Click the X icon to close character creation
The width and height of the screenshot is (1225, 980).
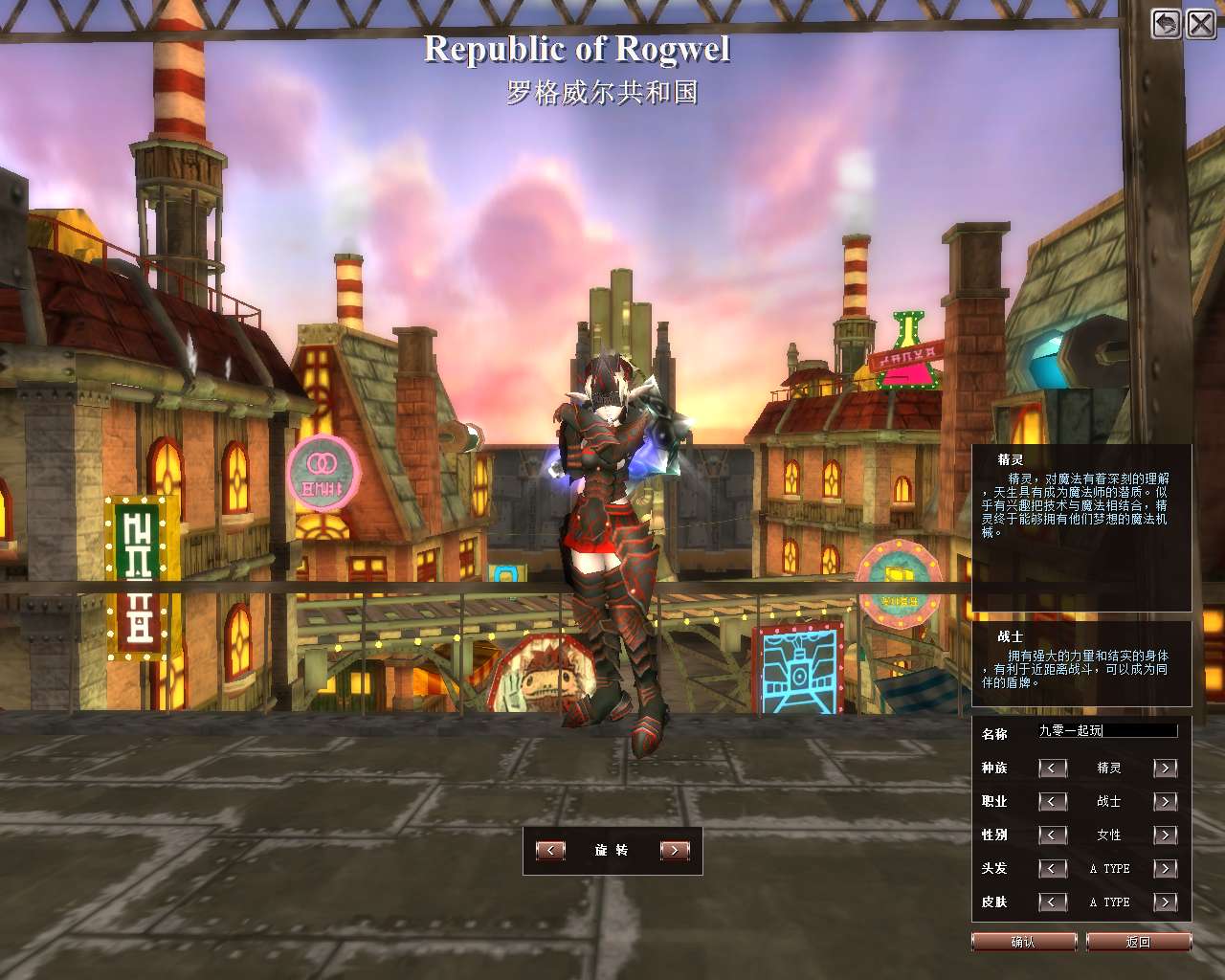[1201, 24]
